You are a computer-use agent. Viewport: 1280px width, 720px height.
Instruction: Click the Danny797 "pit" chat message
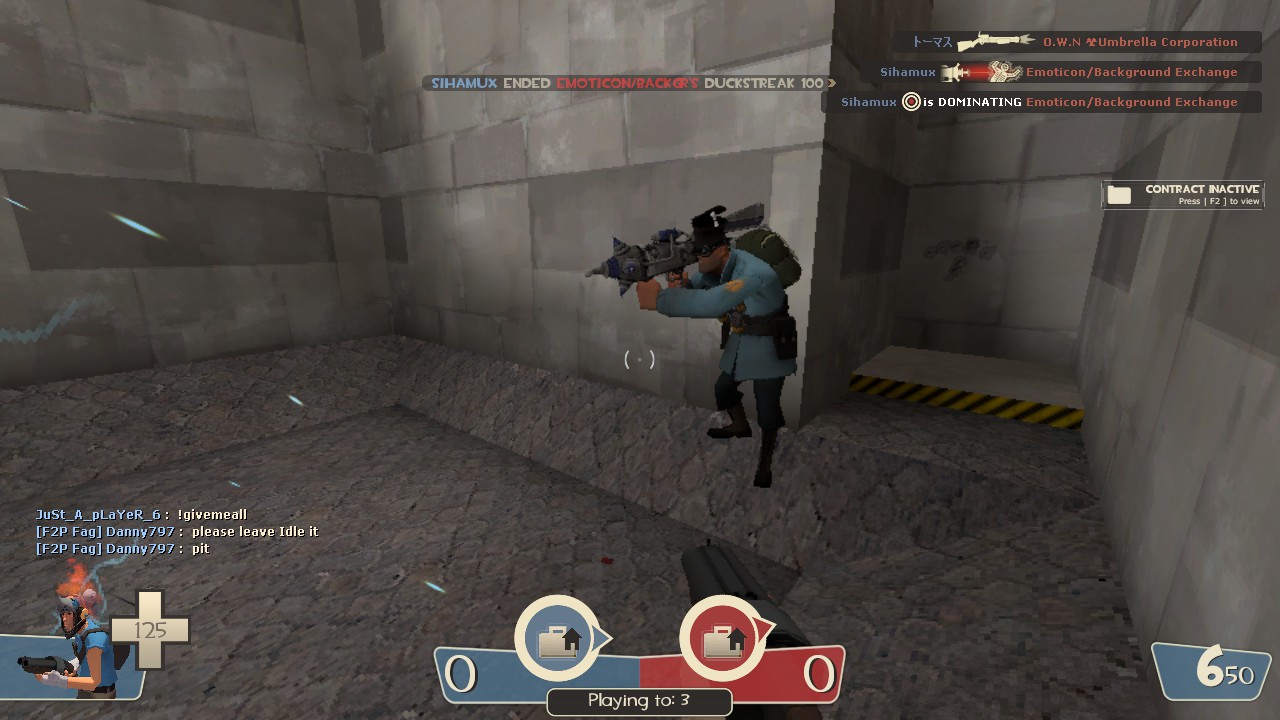123,549
